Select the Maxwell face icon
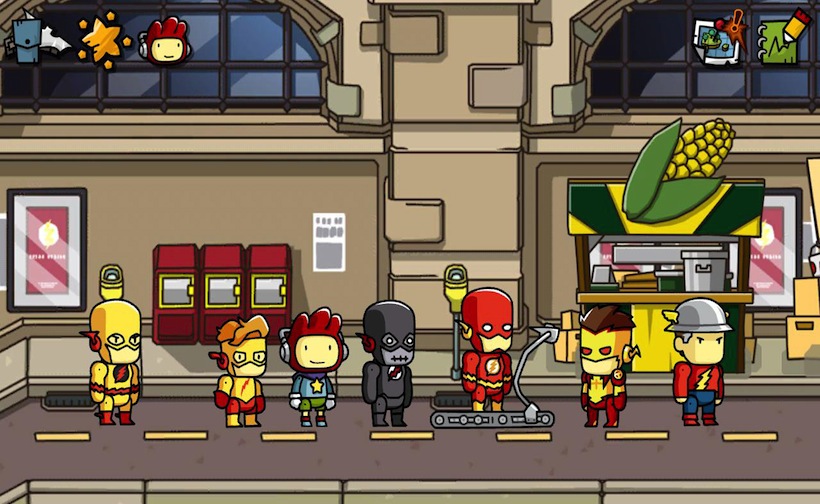The image size is (820, 504). point(167,42)
